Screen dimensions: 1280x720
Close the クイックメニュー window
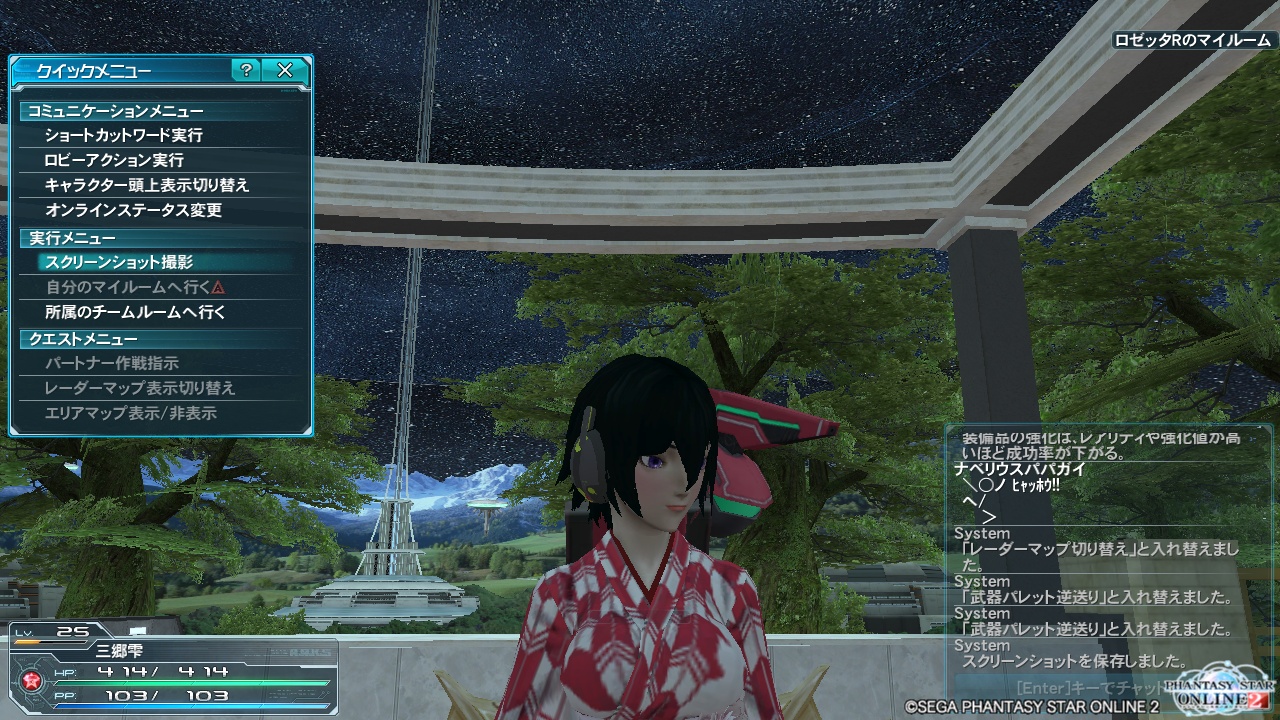tap(285, 70)
